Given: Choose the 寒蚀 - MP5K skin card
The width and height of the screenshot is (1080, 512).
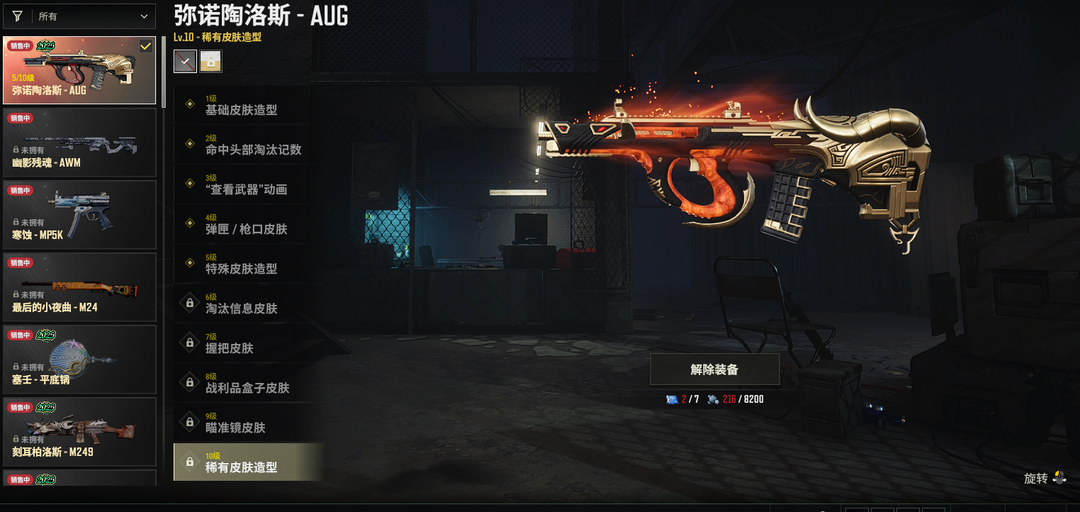Looking at the screenshot, I should [x=80, y=214].
